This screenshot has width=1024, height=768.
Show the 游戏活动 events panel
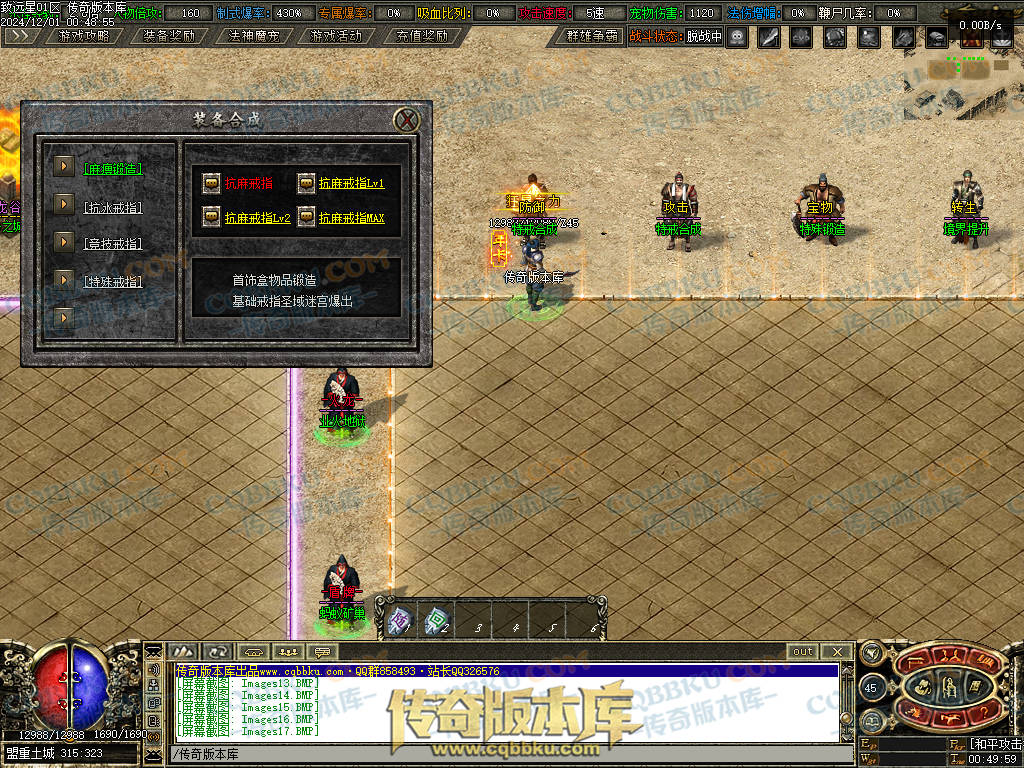pos(338,36)
